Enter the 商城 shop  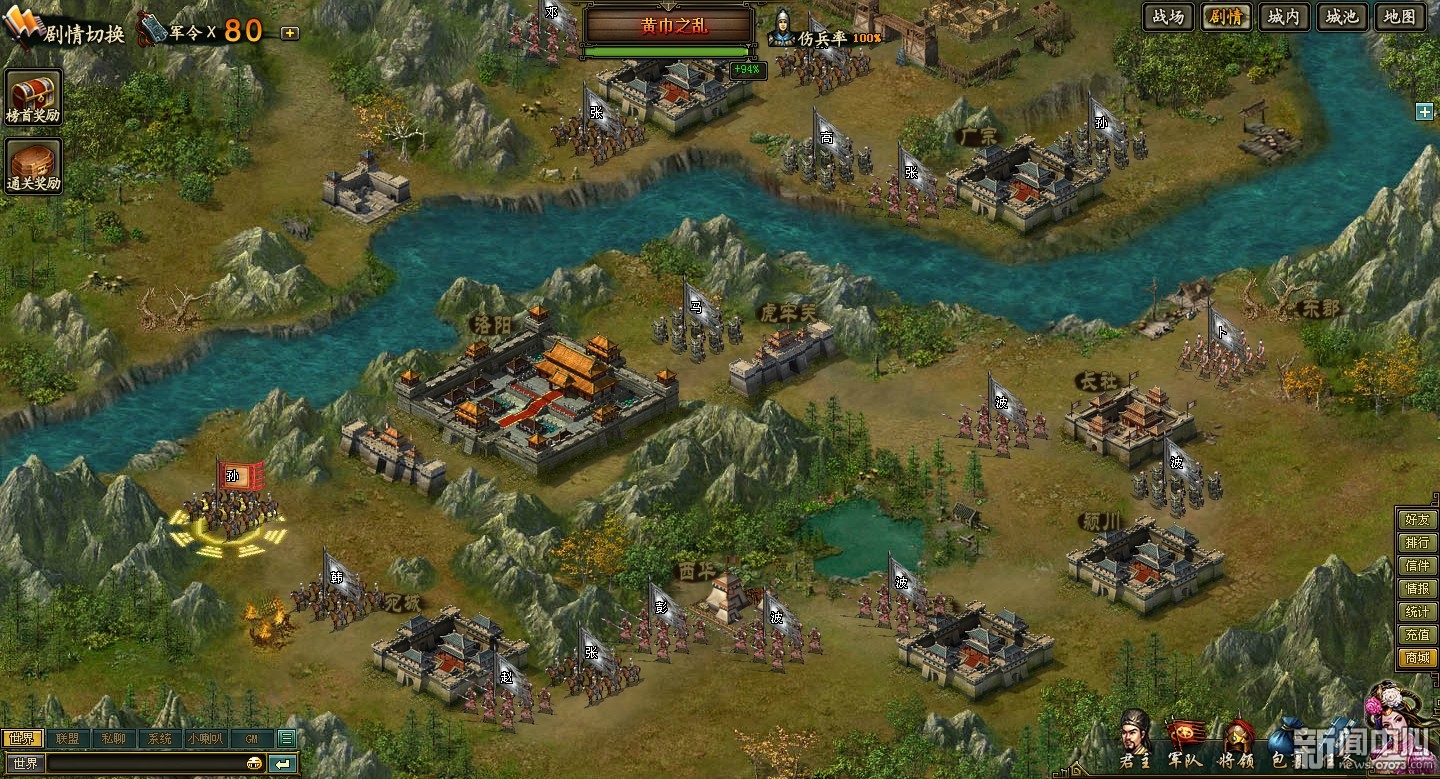[x=1417, y=658]
